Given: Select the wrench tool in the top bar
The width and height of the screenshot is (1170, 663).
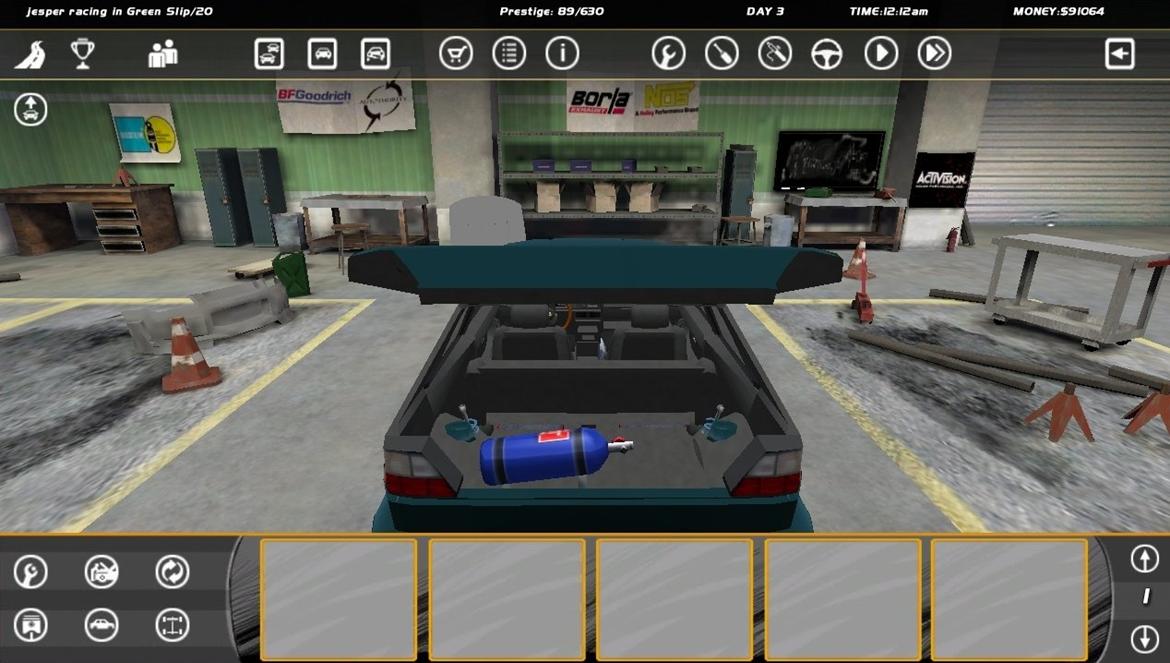Looking at the screenshot, I should click(x=668, y=54).
